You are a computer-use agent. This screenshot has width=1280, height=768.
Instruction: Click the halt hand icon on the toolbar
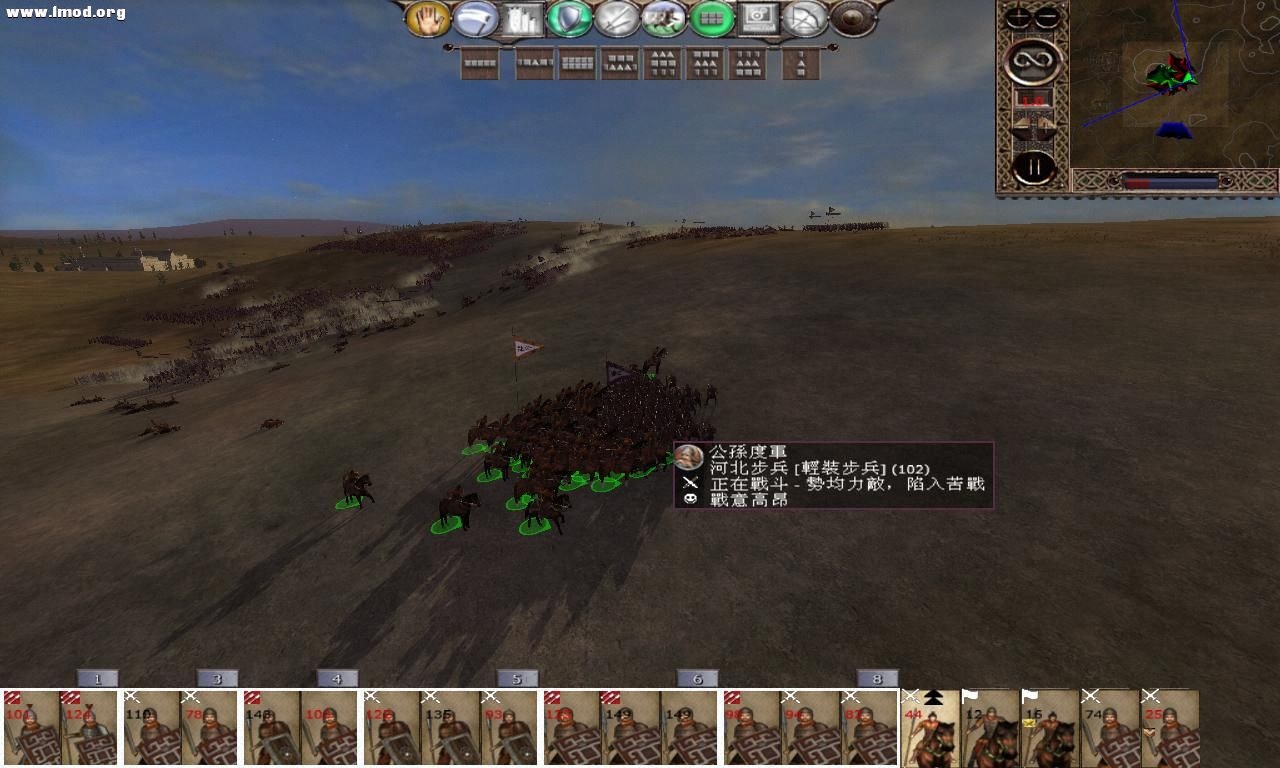pos(428,18)
